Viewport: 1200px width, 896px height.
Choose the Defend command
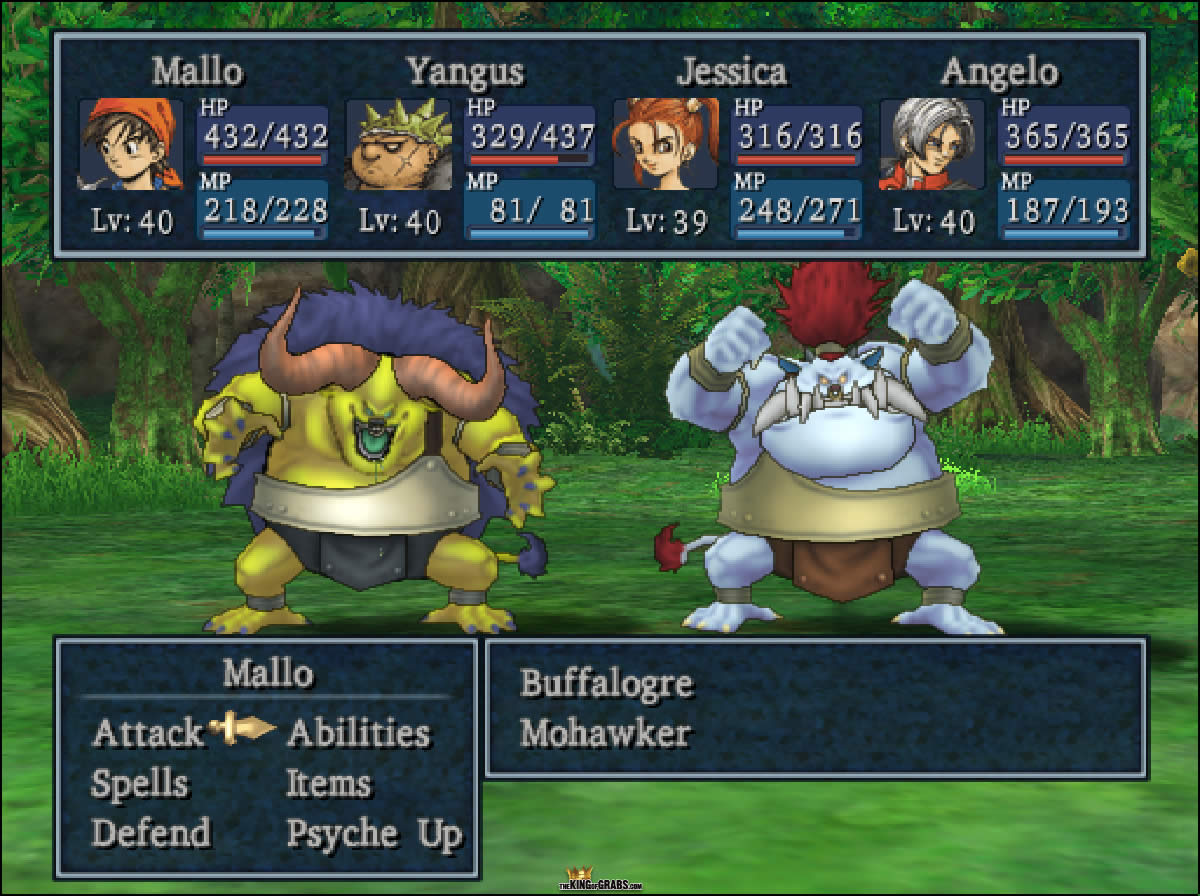click(151, 833)
